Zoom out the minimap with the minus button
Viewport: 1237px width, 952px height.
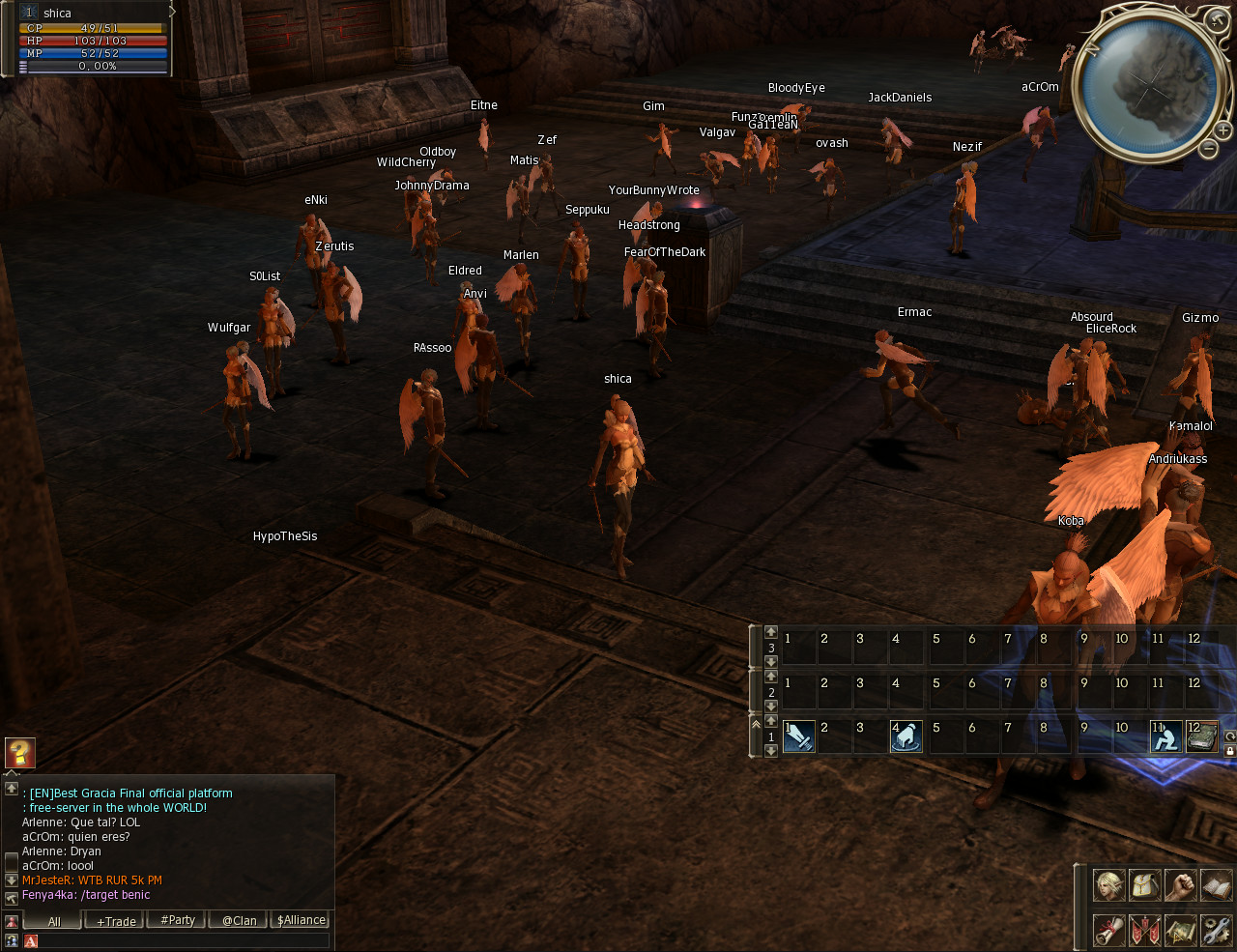(x=1208, y=148)
